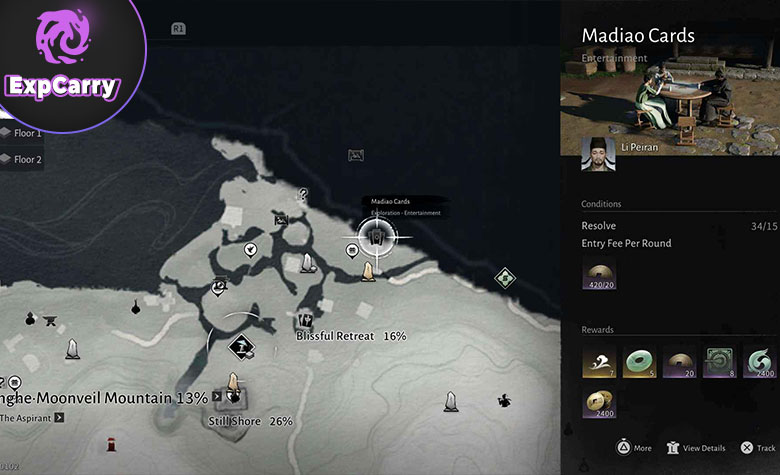This screenshot has width=780, height=475.
Task: Select the black diamond hammer map marker
Action: click(241, 346)
